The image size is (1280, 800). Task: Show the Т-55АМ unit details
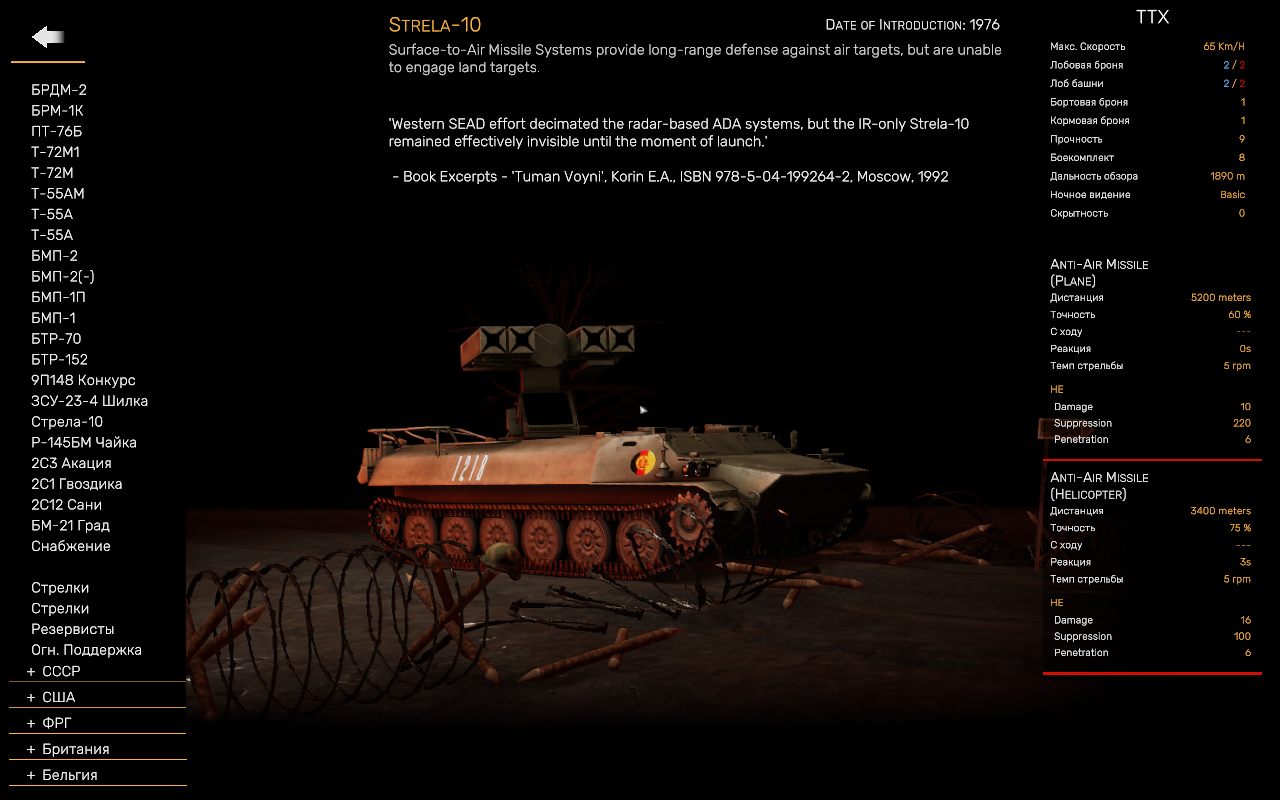(x=58, y=194)
